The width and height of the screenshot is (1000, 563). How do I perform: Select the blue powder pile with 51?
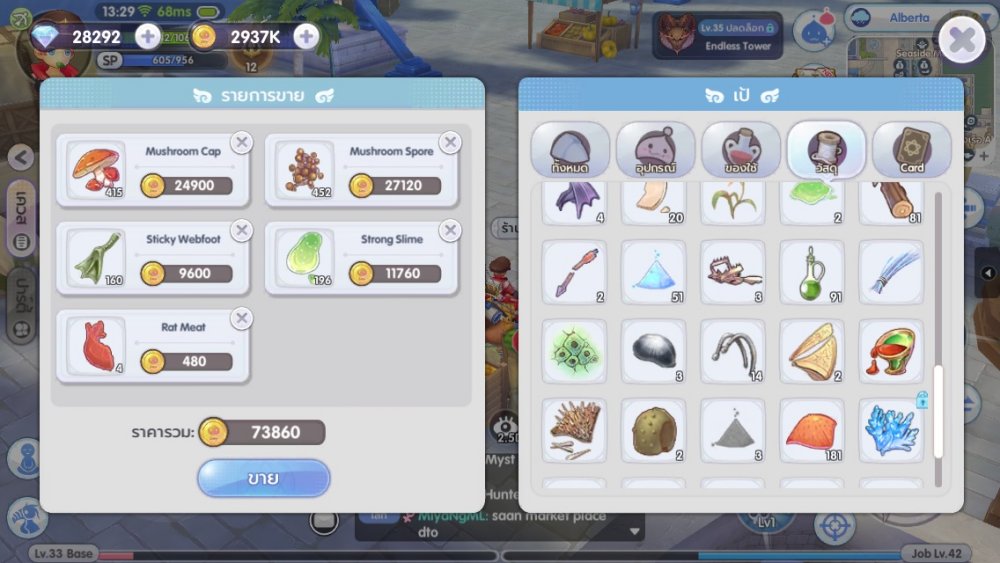pos(653,272)
